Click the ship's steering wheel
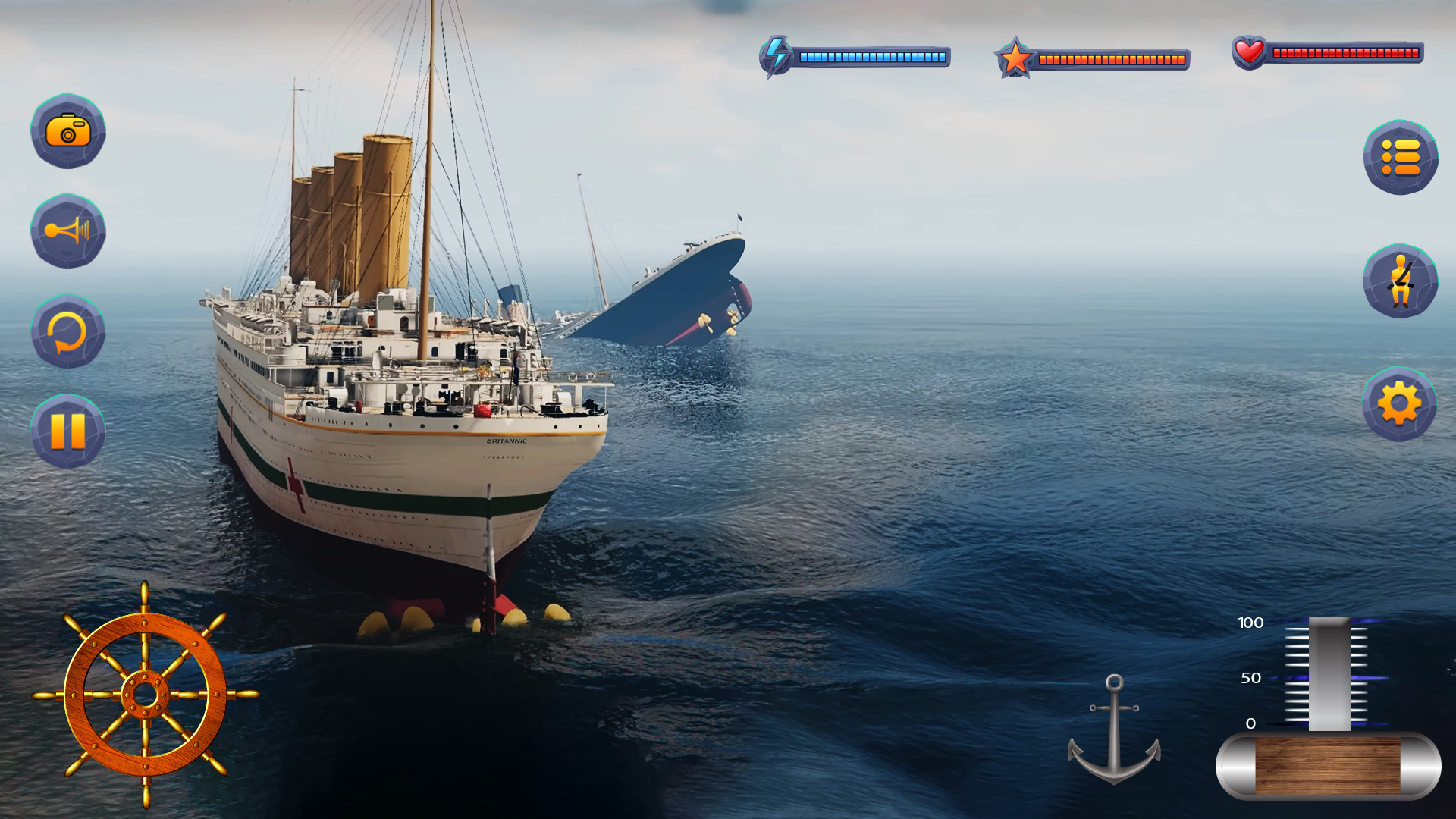Screen dimensions: 1456x819 [145, 694]
